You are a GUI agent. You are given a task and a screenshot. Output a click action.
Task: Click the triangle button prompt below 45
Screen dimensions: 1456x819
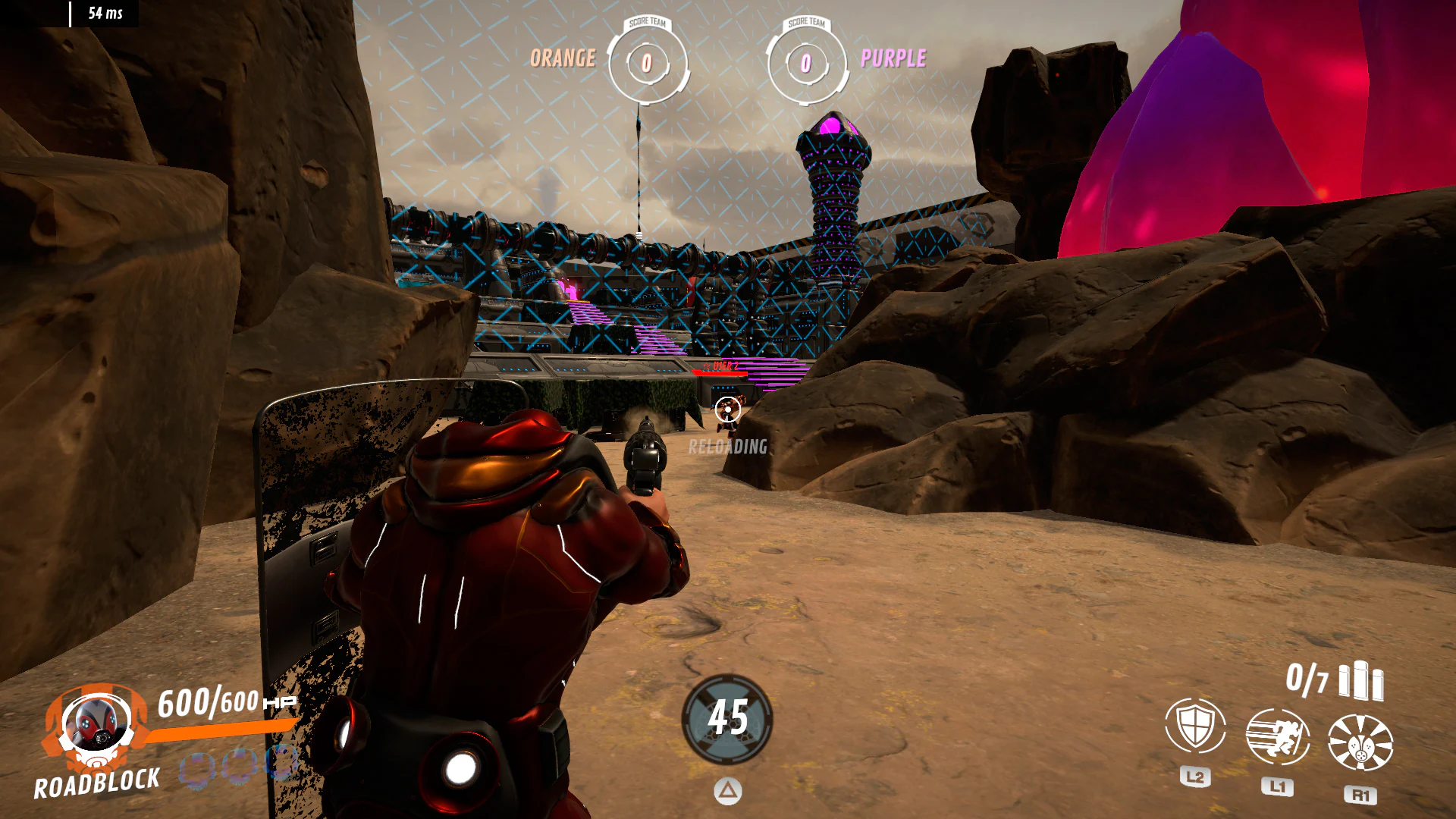coord(727,789)
